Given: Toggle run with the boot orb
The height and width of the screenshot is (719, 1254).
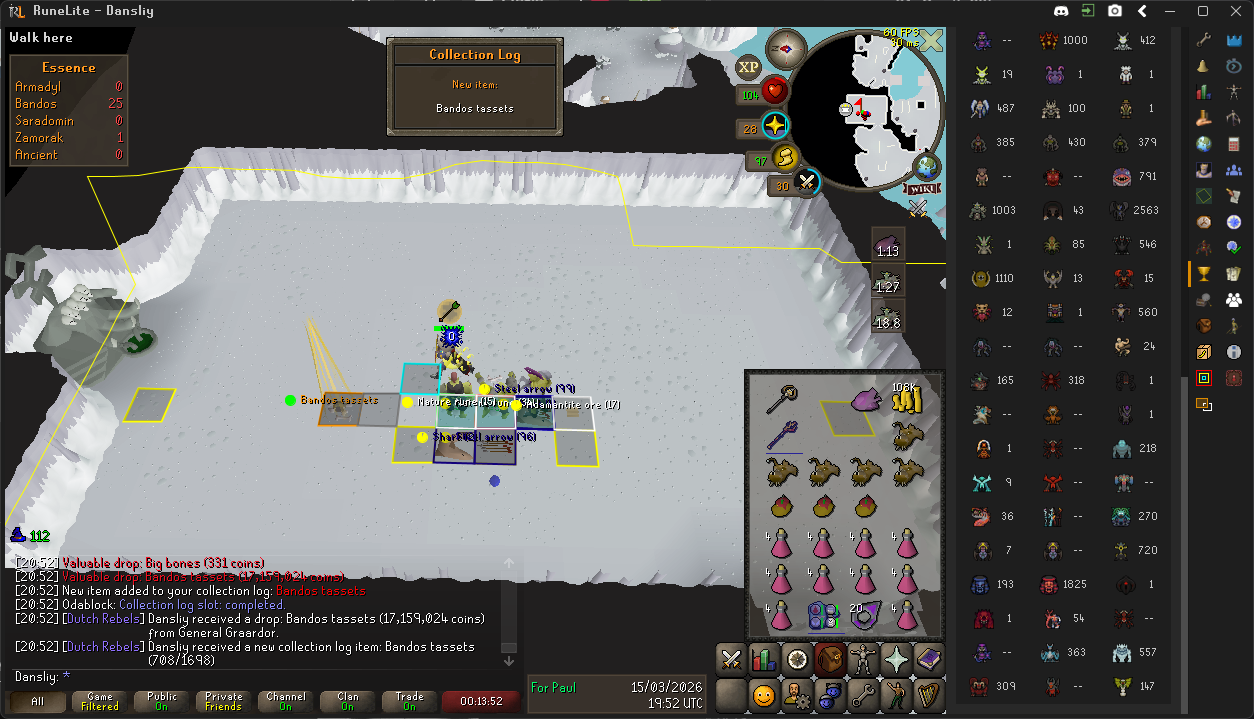Looking at the screenshot, I should click(788, 157).
